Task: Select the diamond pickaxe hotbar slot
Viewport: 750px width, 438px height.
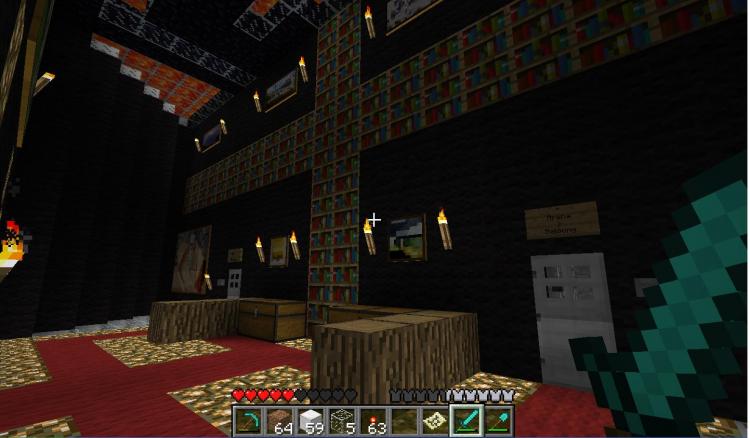Action: [x=249, y=421]
